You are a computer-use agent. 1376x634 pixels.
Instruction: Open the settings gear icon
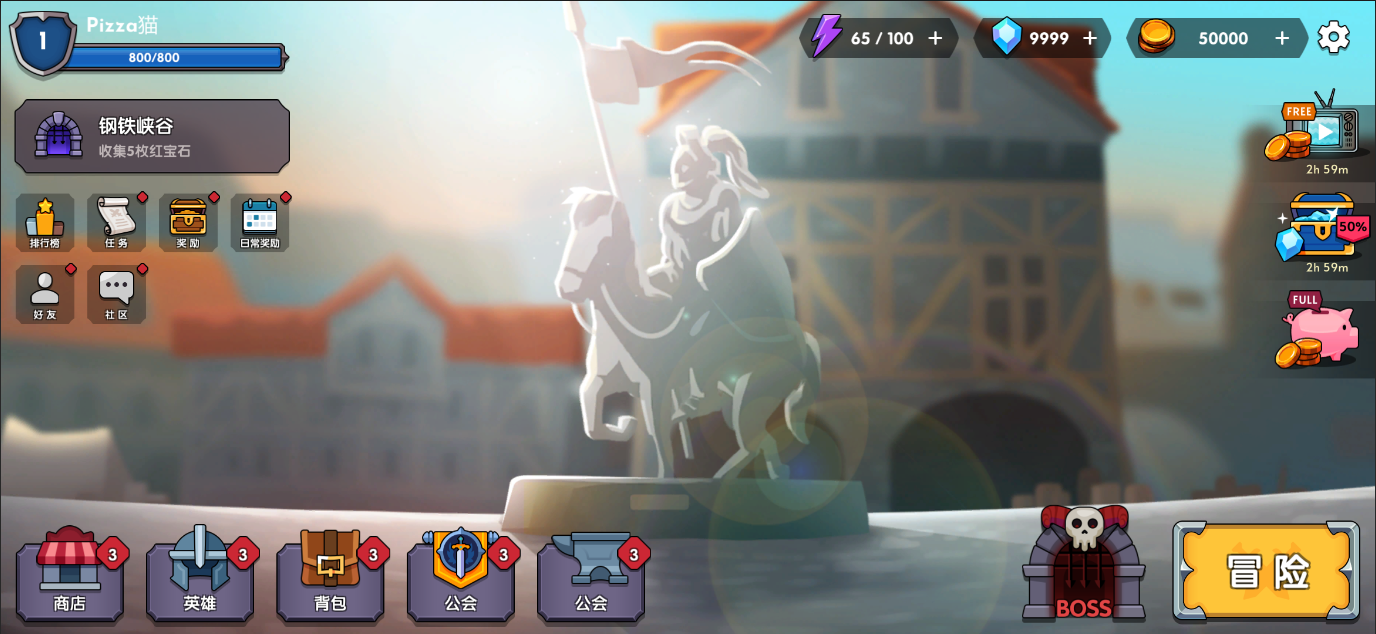(1333, 38)
